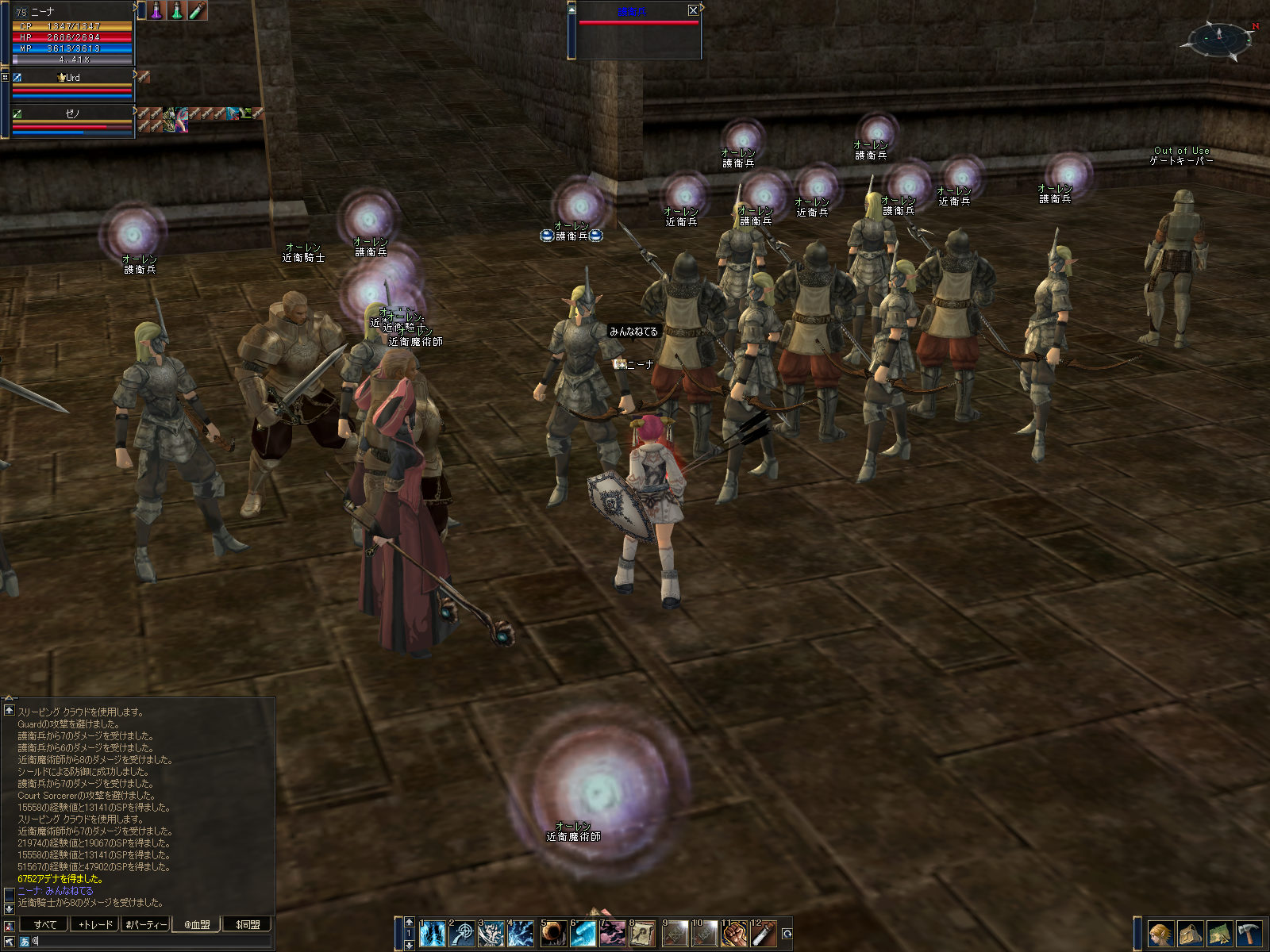1270x952 pixels.
Task: Switch chat to the すべて tab
Action: pos(45,924)
